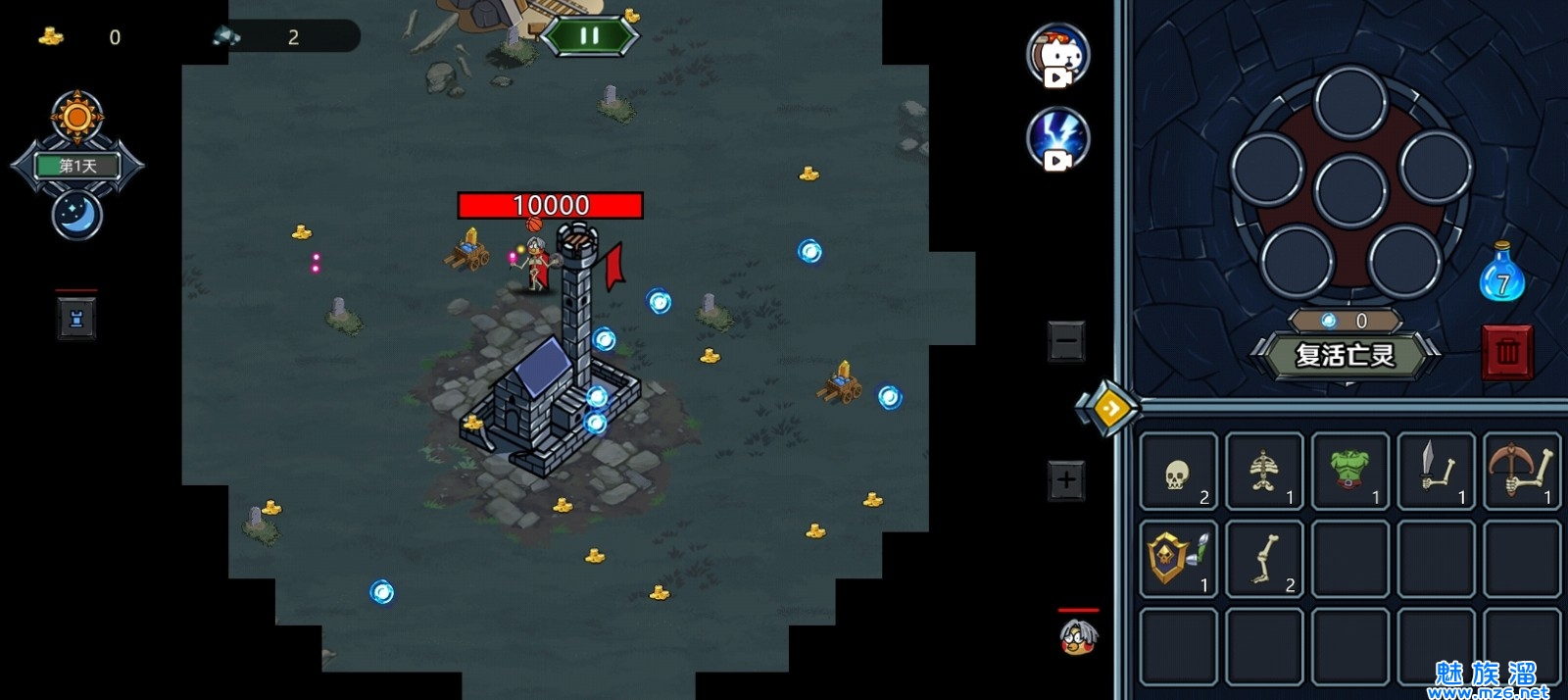Choose the leg bone item slot

coord(1264,559)
